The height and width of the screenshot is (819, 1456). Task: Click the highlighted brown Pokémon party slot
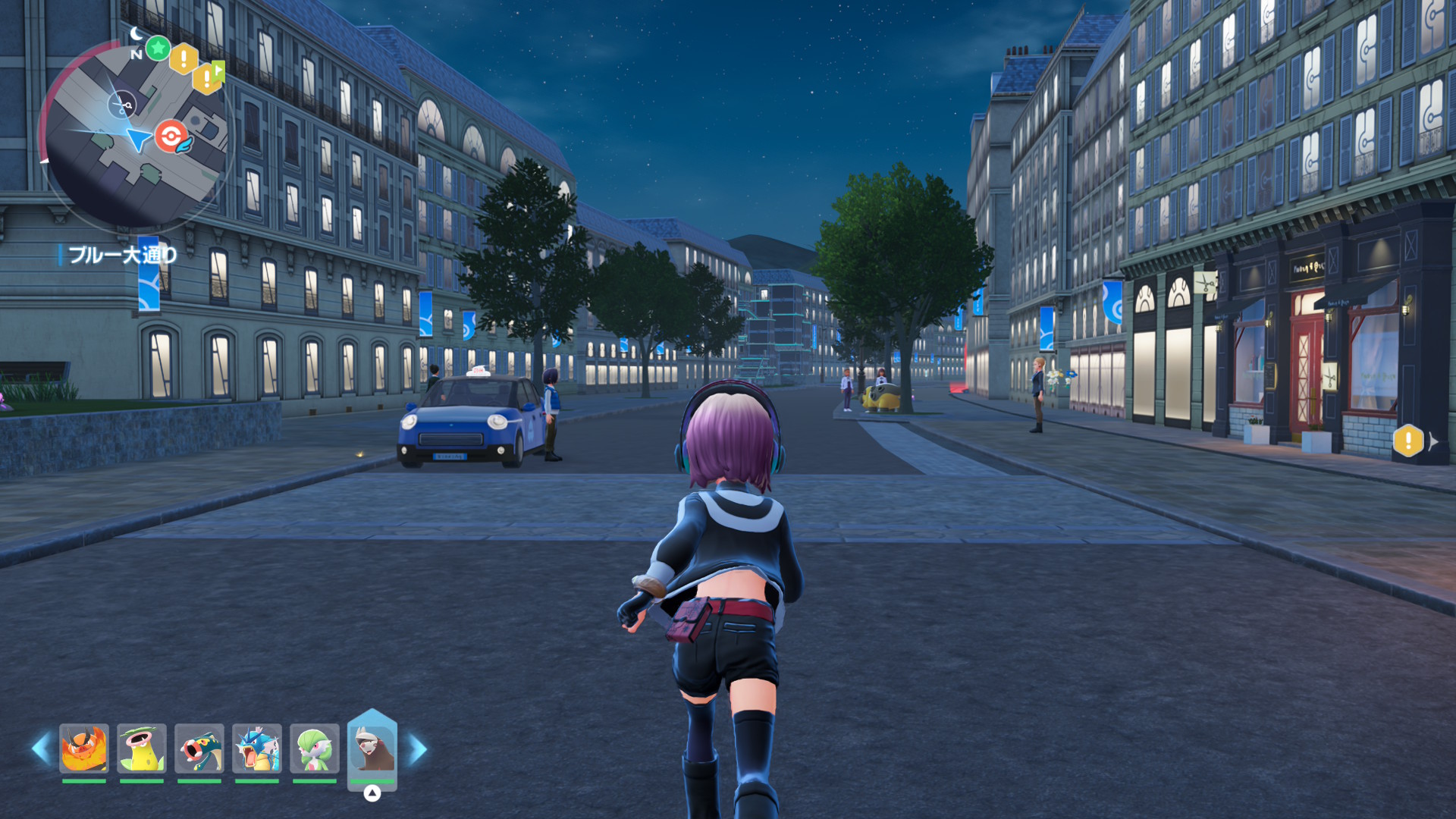pyautogui.click(x=372, y=748)
